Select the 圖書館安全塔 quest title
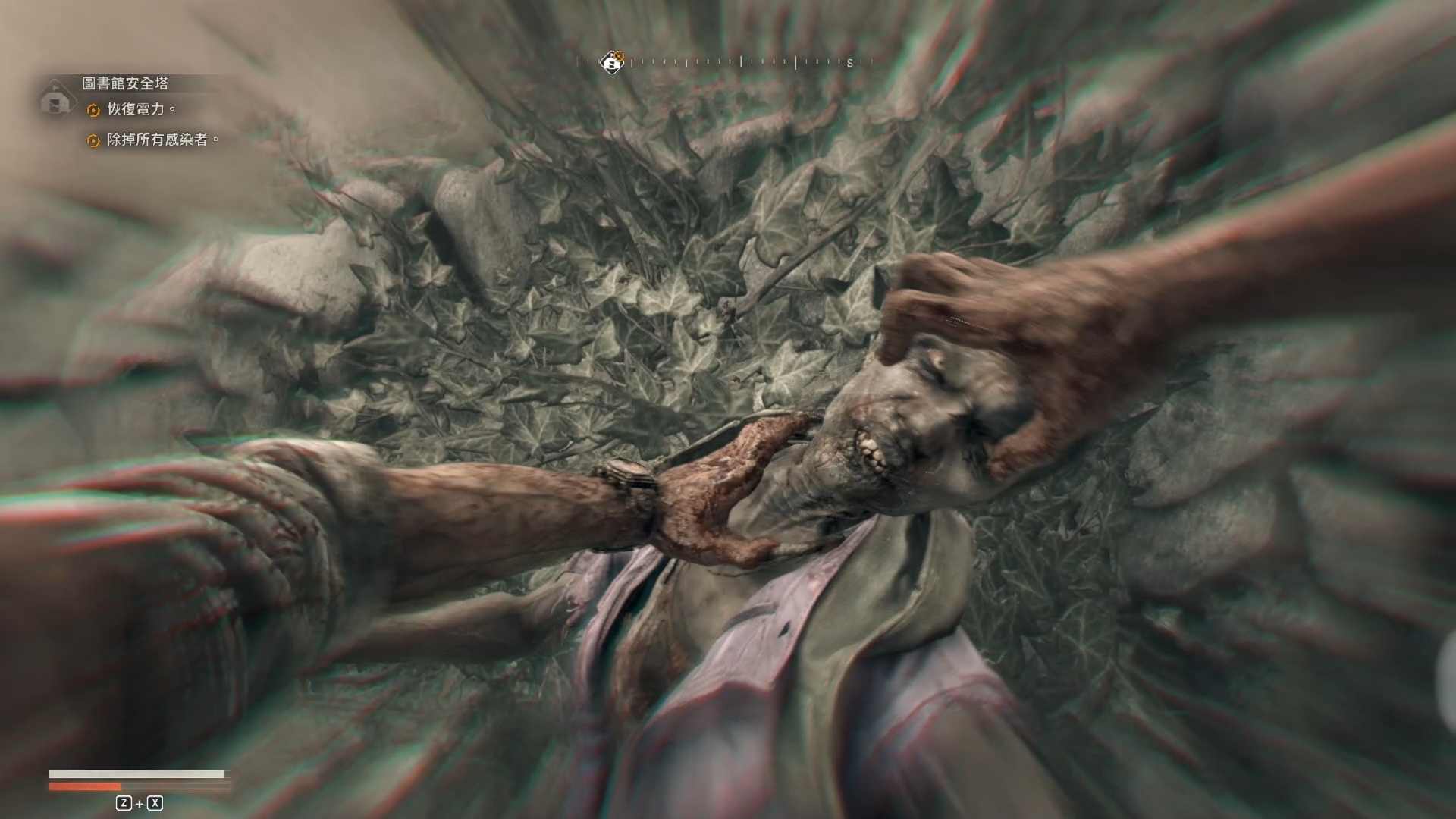Viewport: 1456px width, 819px height. [x=125, y=83]
